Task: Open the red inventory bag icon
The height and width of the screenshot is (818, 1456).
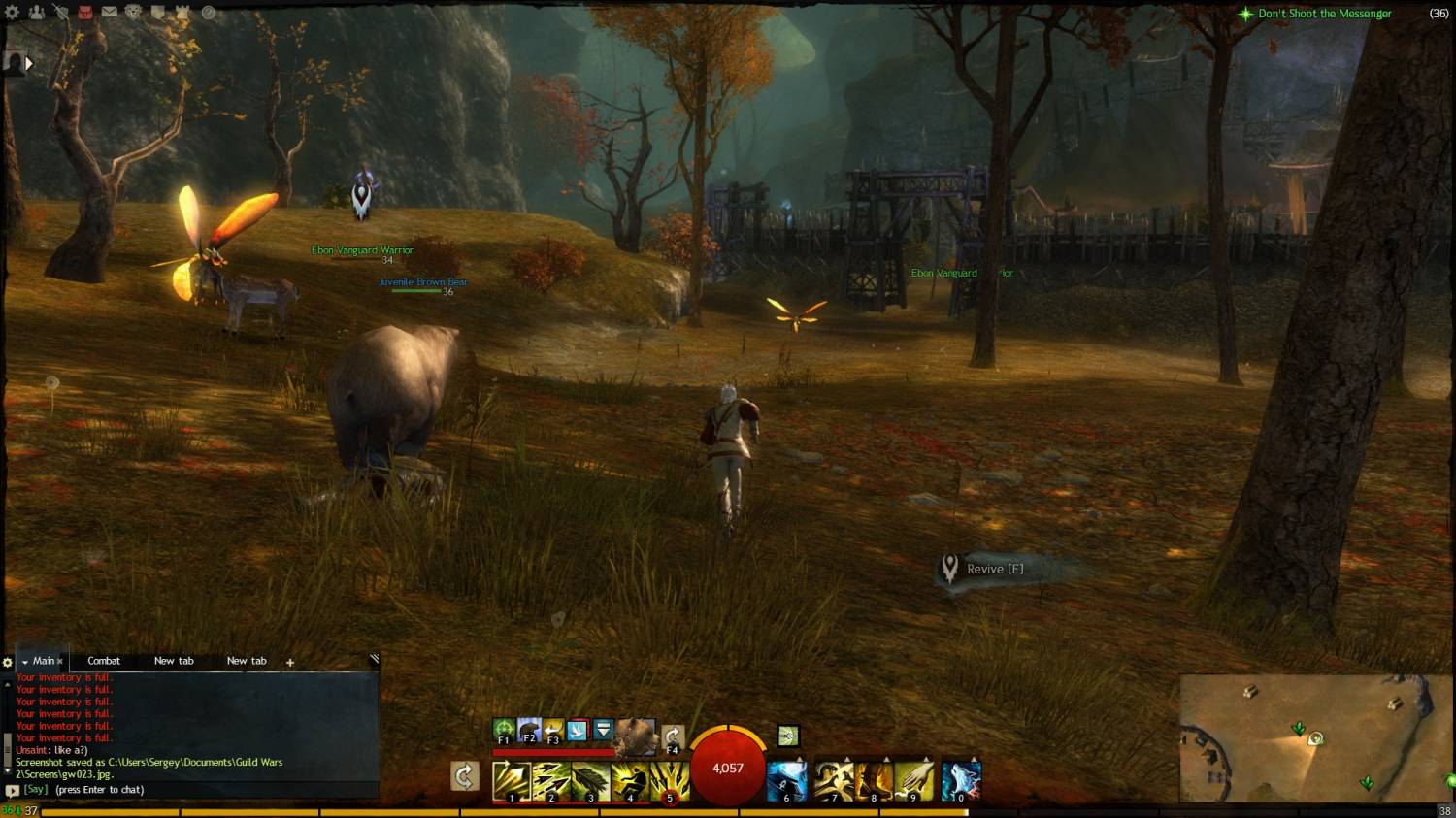Action: click(x=85, y=13)
